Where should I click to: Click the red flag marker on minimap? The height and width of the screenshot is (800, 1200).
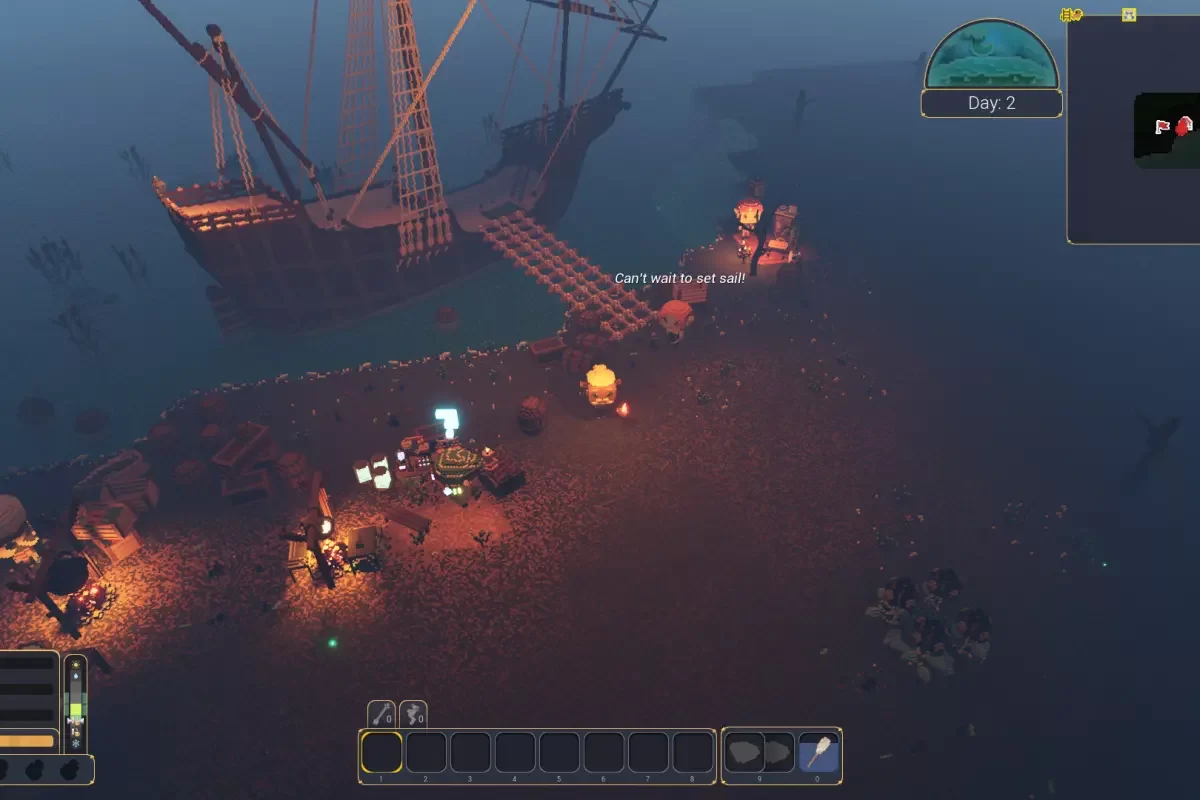(1162, 127)
